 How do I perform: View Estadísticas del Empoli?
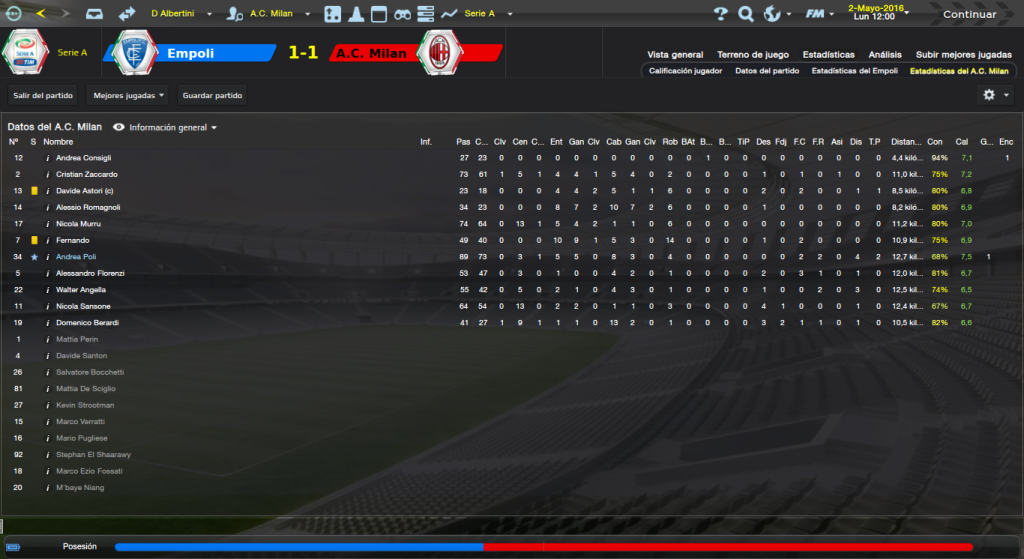click(x=855, y=71)
